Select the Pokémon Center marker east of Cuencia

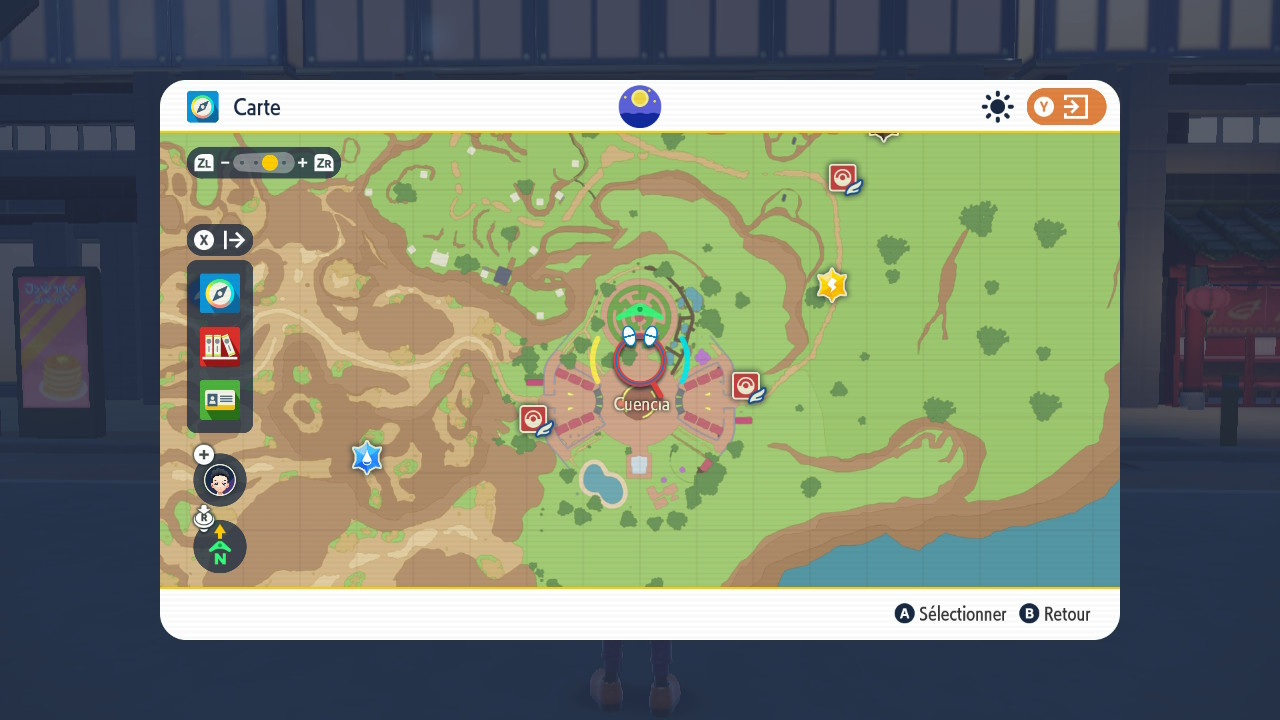tap(747, 387)
